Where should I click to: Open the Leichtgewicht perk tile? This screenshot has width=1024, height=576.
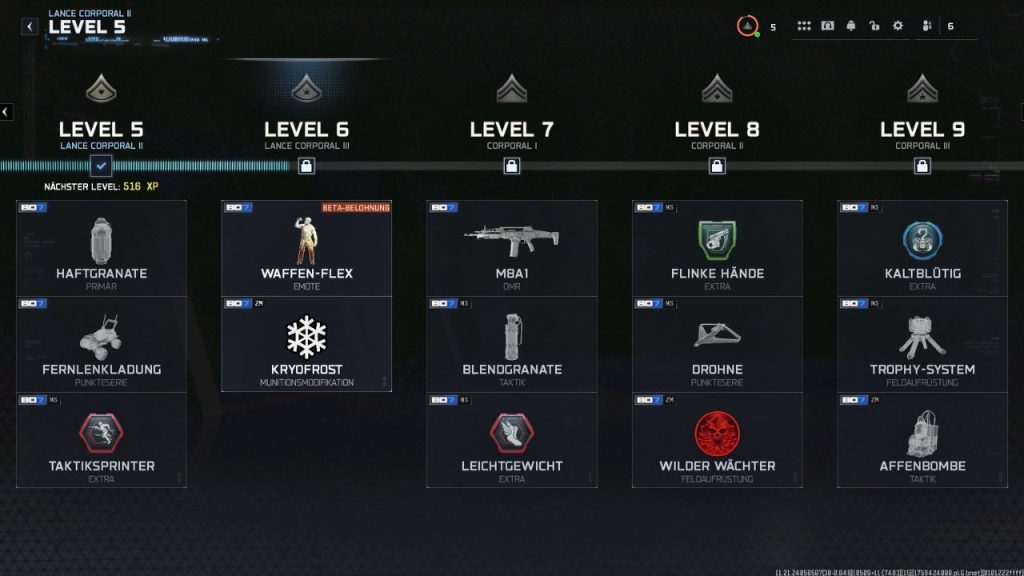point(511,440)
